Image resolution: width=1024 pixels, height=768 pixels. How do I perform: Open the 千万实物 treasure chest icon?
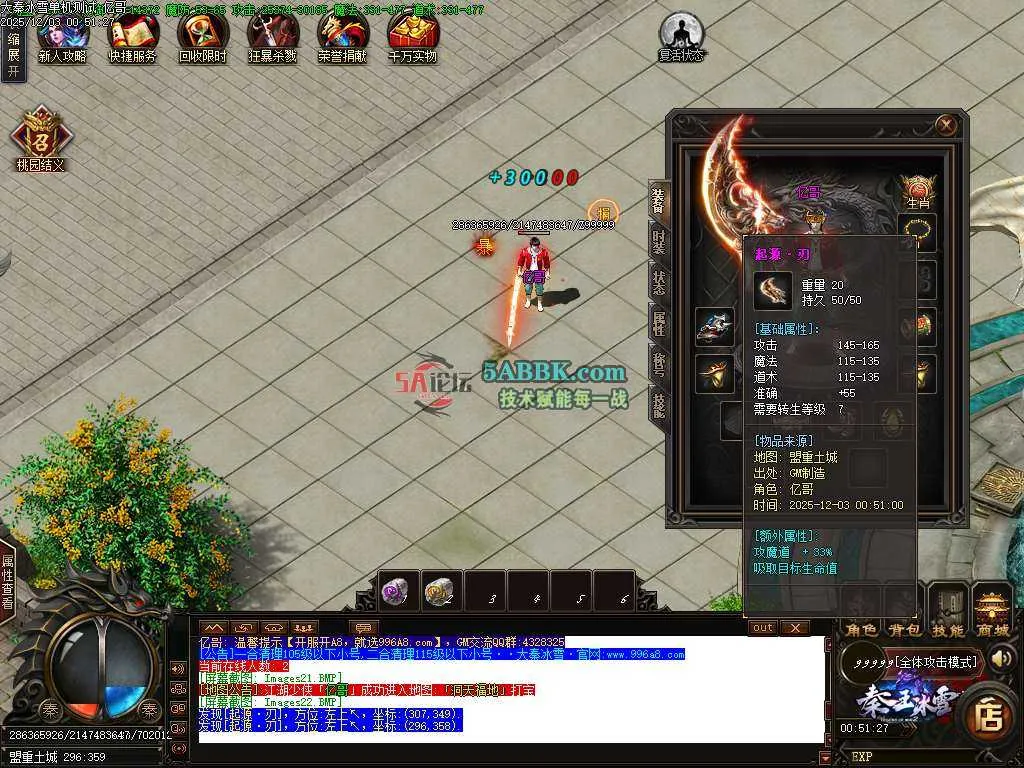tap(412, 38)
